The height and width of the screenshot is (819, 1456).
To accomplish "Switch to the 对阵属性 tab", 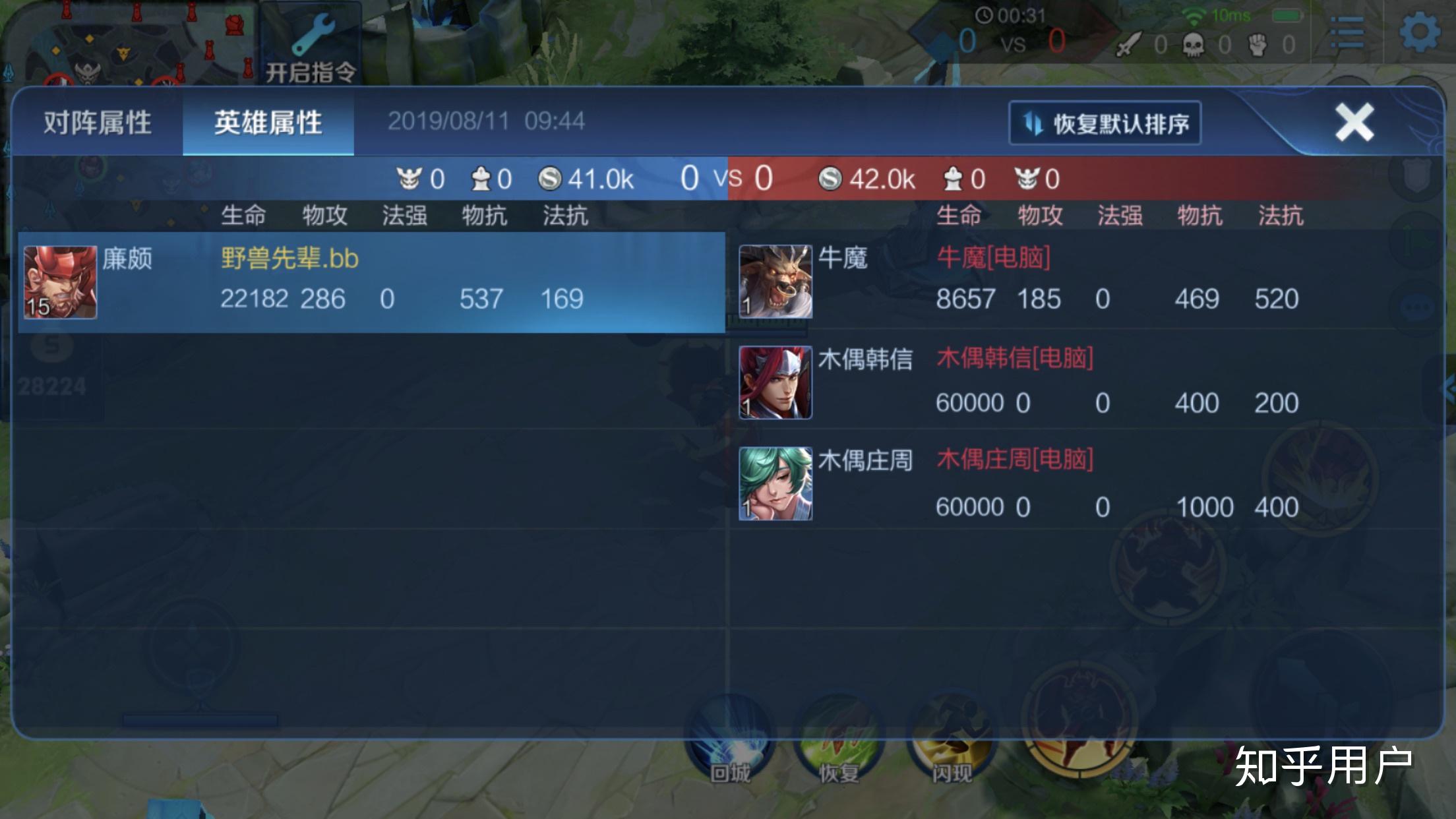I will [x=97, y=122].
